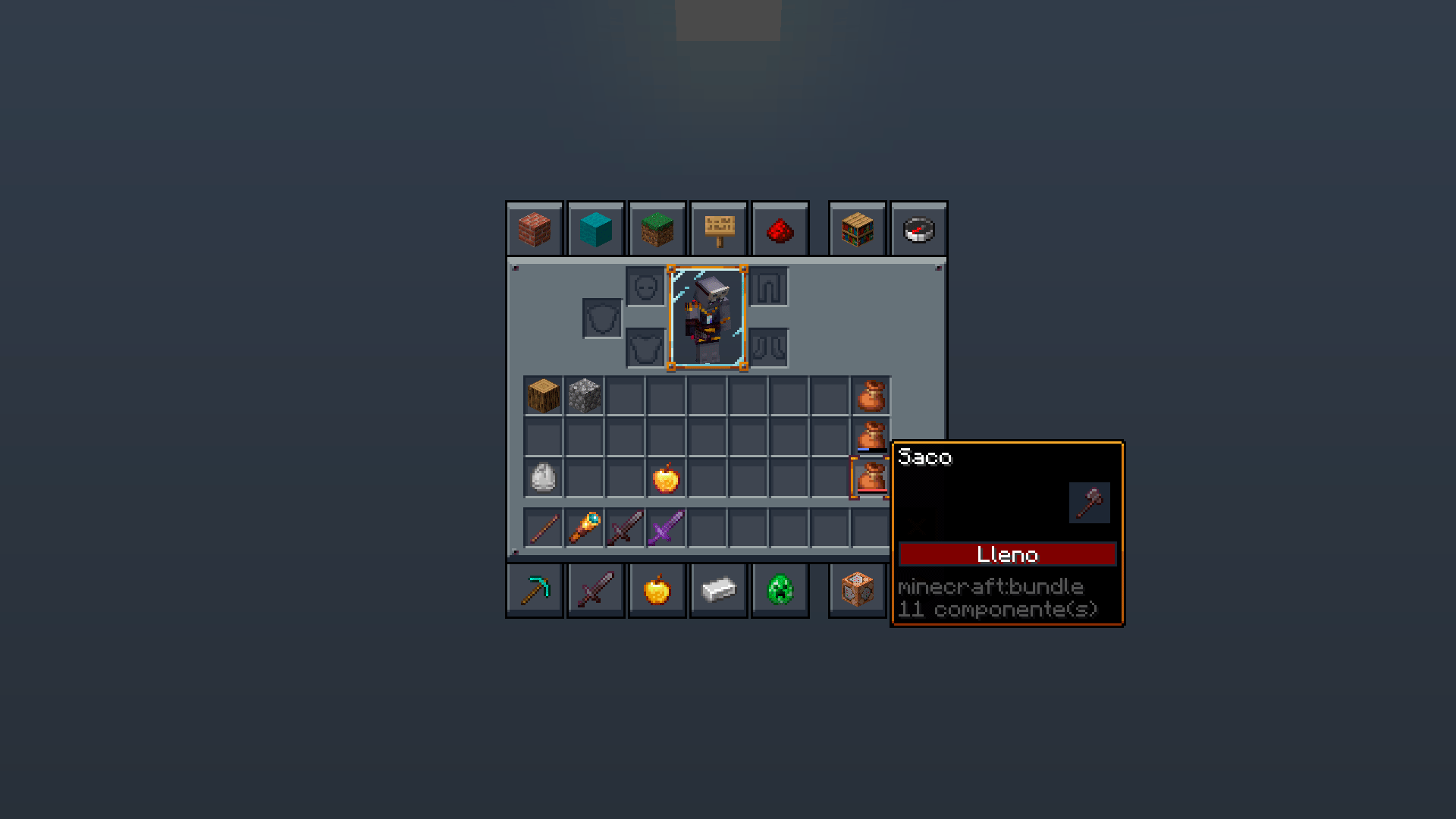
Task: Click the Lleno fullness bar
Action: click(1007, 554)
